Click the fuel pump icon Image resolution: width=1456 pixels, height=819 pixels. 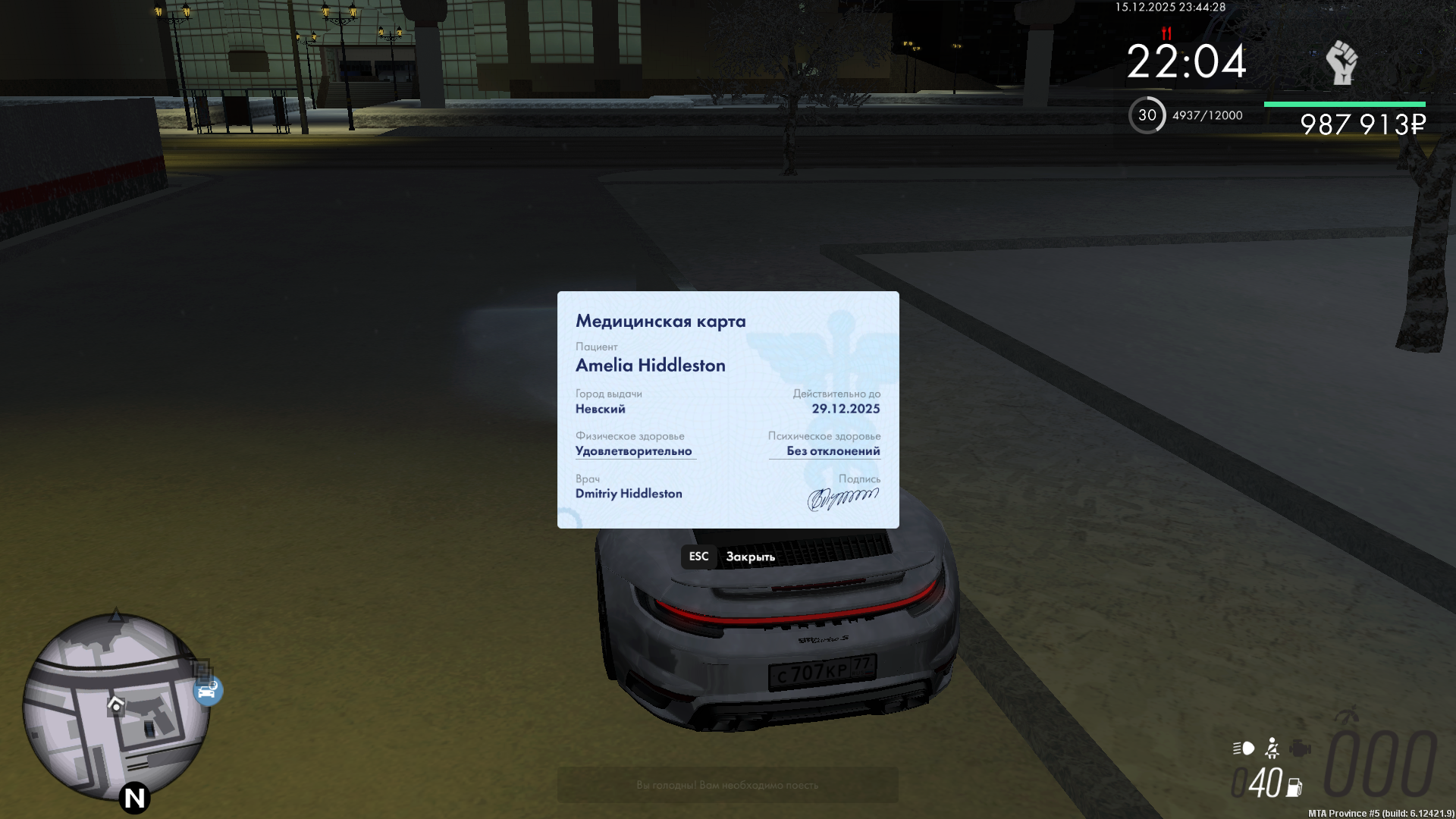pos(1294,788)
